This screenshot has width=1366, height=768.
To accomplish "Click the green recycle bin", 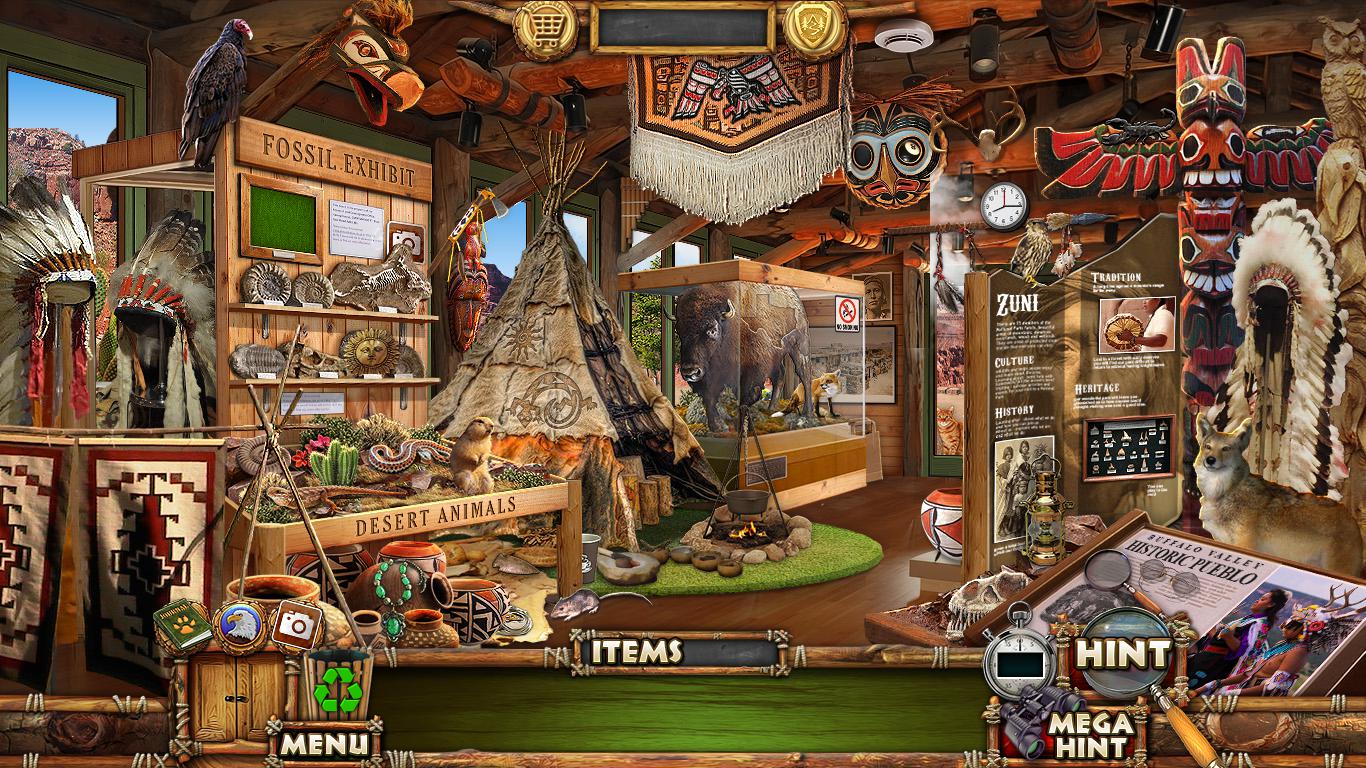I will [x=337, y=686].
